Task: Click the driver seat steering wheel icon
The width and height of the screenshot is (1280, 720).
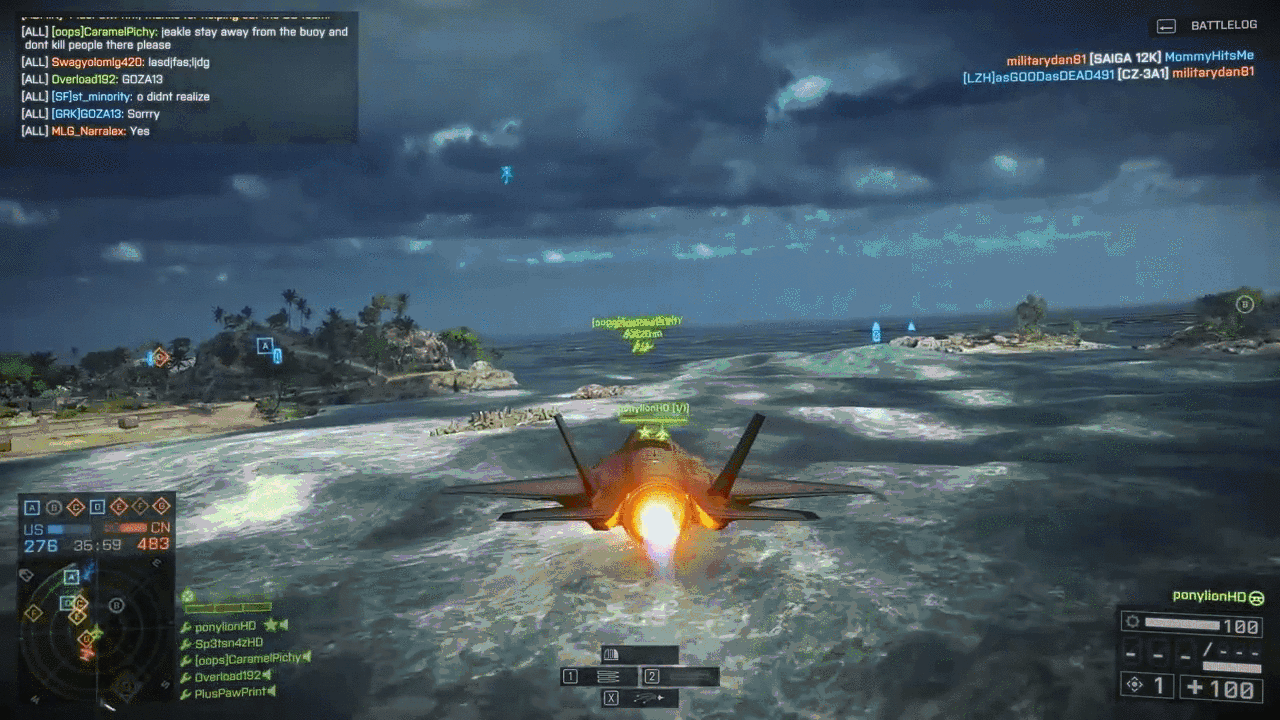Action: 1256,598
